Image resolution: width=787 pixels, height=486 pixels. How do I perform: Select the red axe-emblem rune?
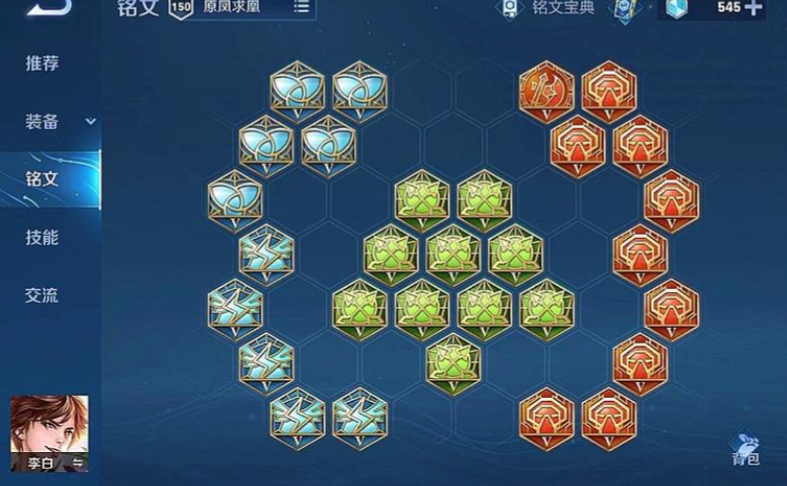tap(546, 90)
